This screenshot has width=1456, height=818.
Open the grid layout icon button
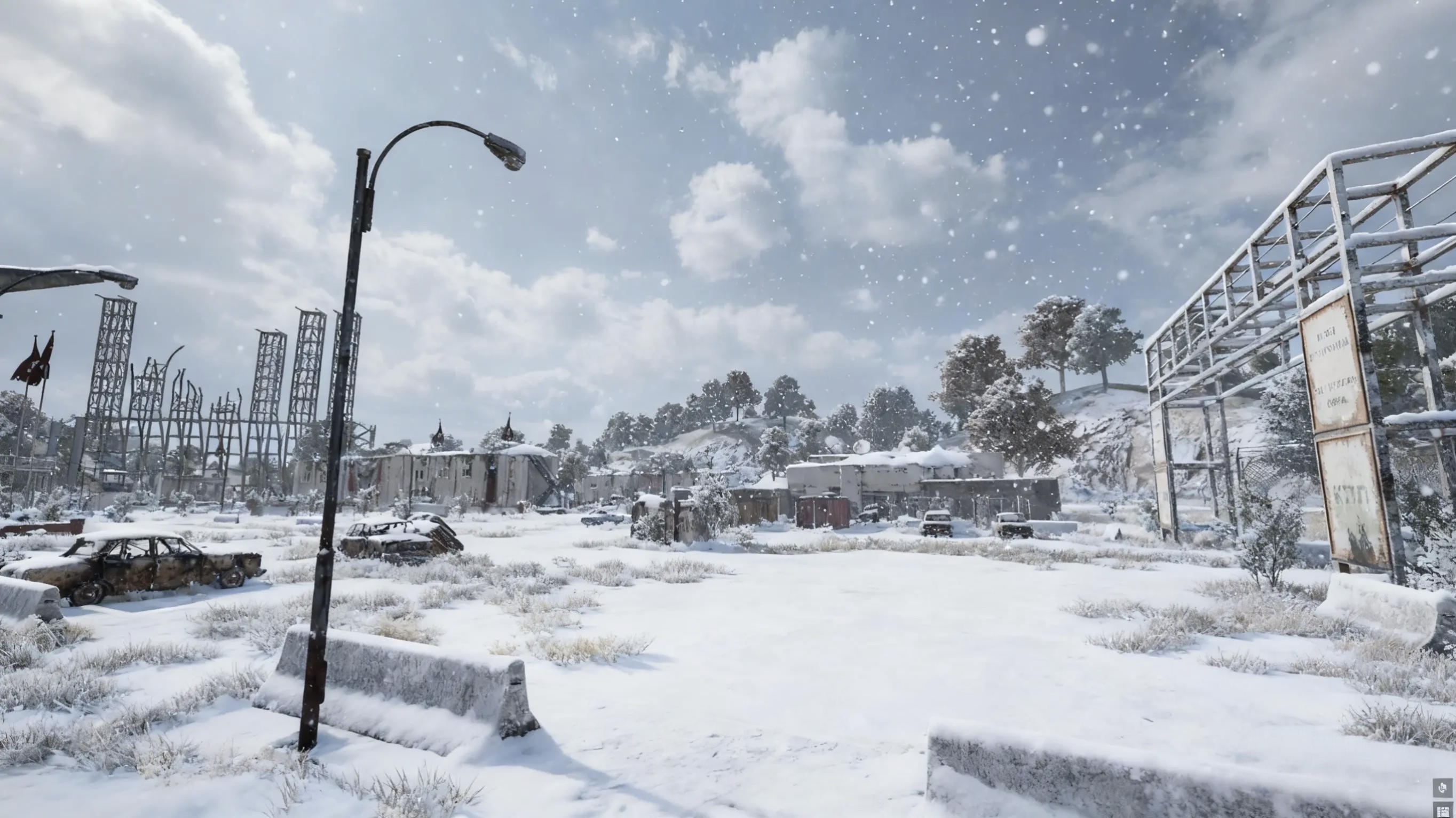click(x=1444, y=810)
